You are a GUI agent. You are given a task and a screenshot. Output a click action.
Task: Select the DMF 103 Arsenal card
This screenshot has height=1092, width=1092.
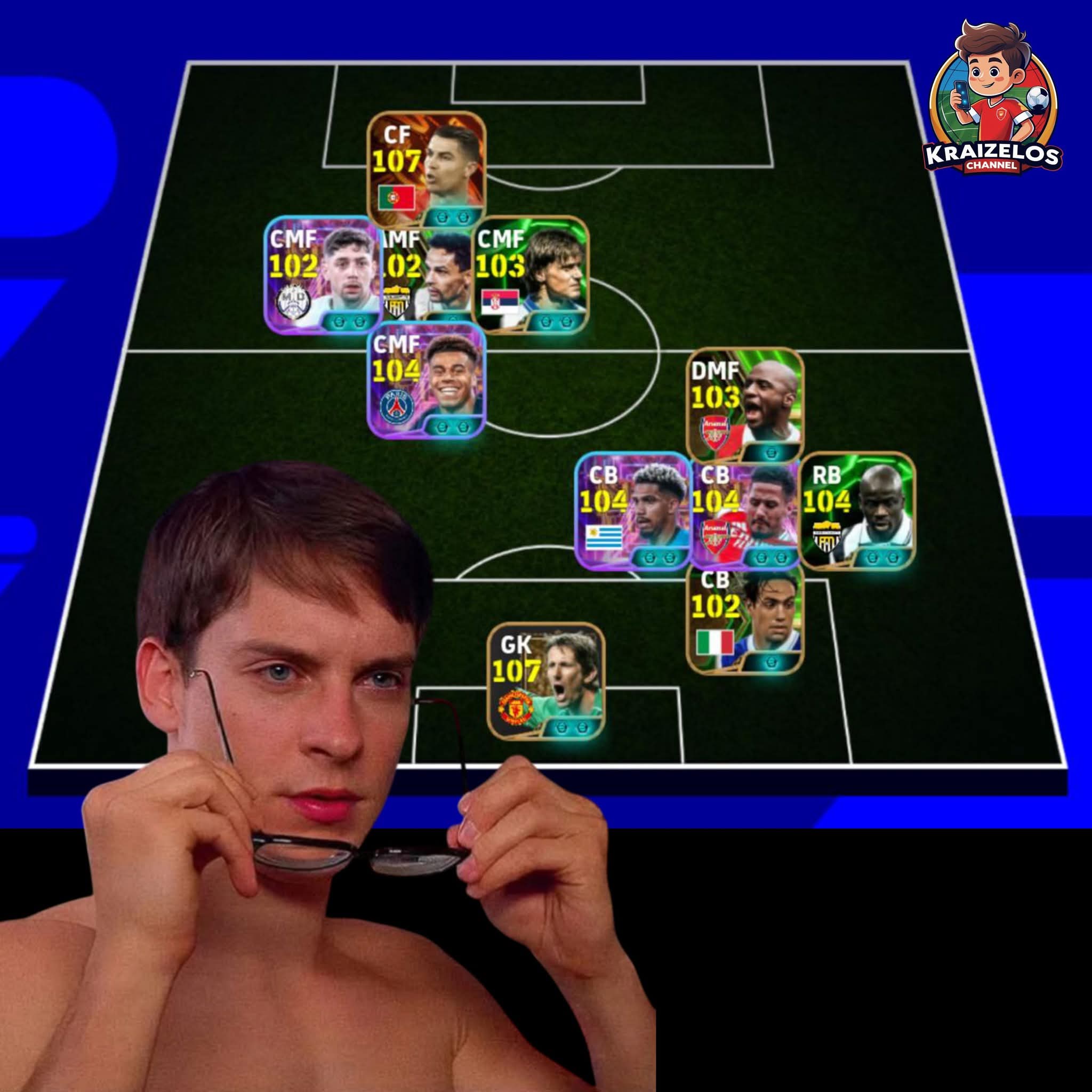click(745, 405)
